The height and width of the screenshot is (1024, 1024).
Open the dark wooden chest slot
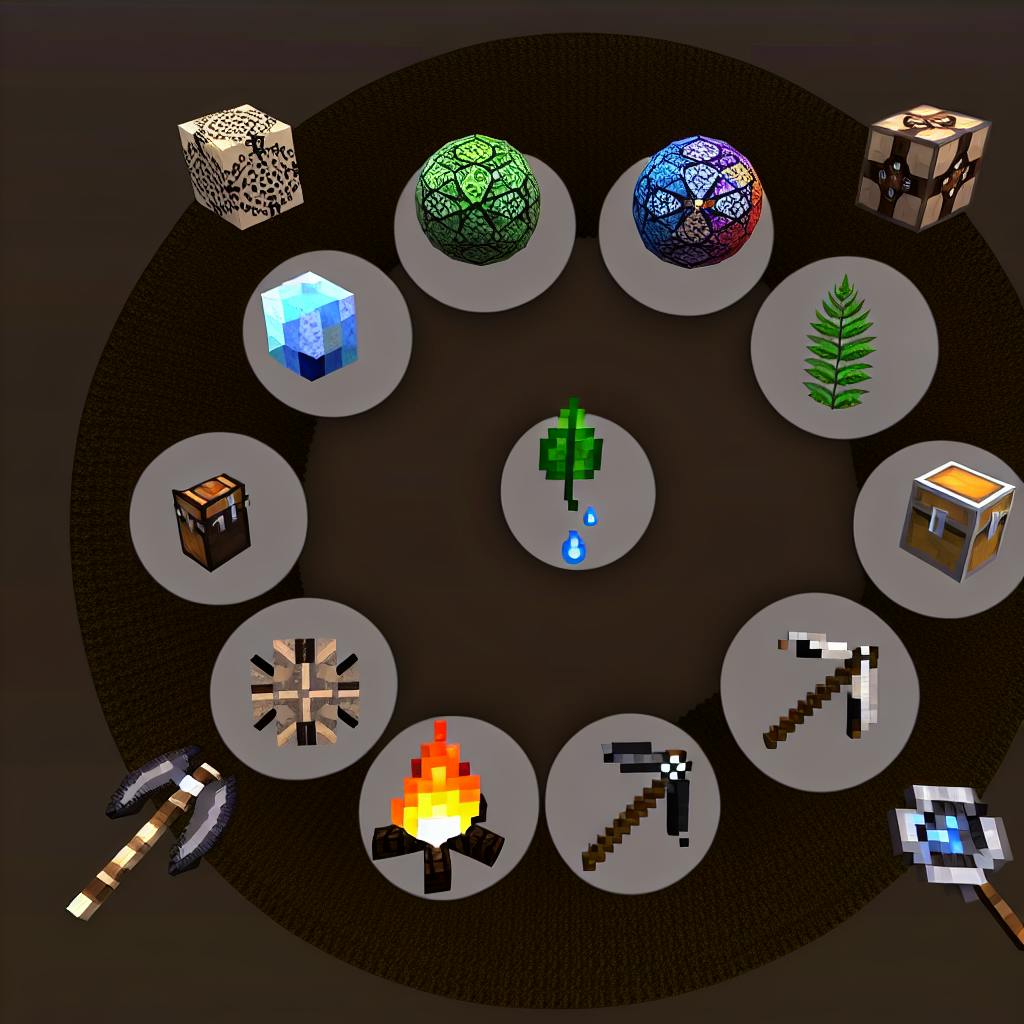213,520
